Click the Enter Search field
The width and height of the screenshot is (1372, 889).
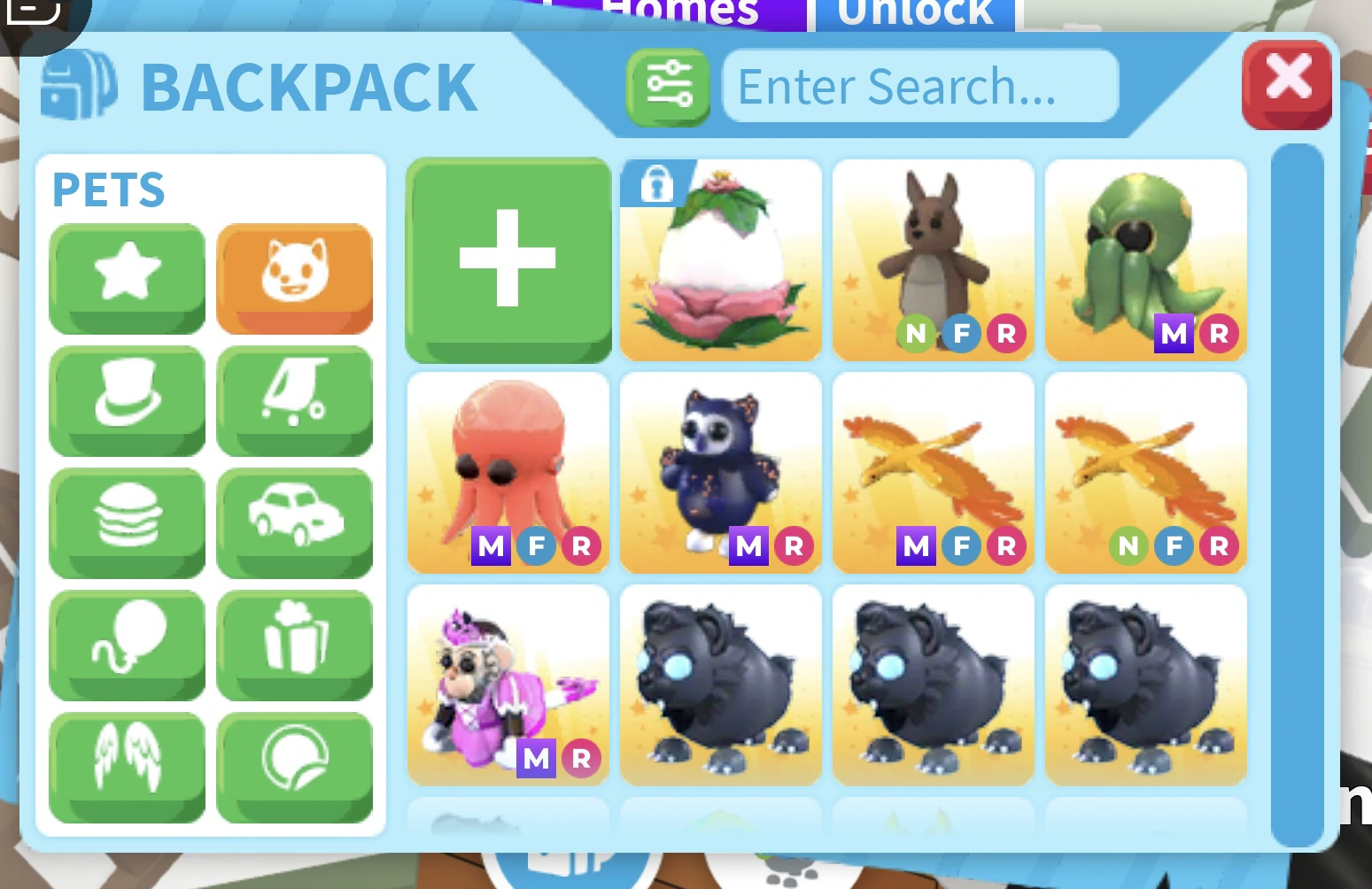point(919,86)
